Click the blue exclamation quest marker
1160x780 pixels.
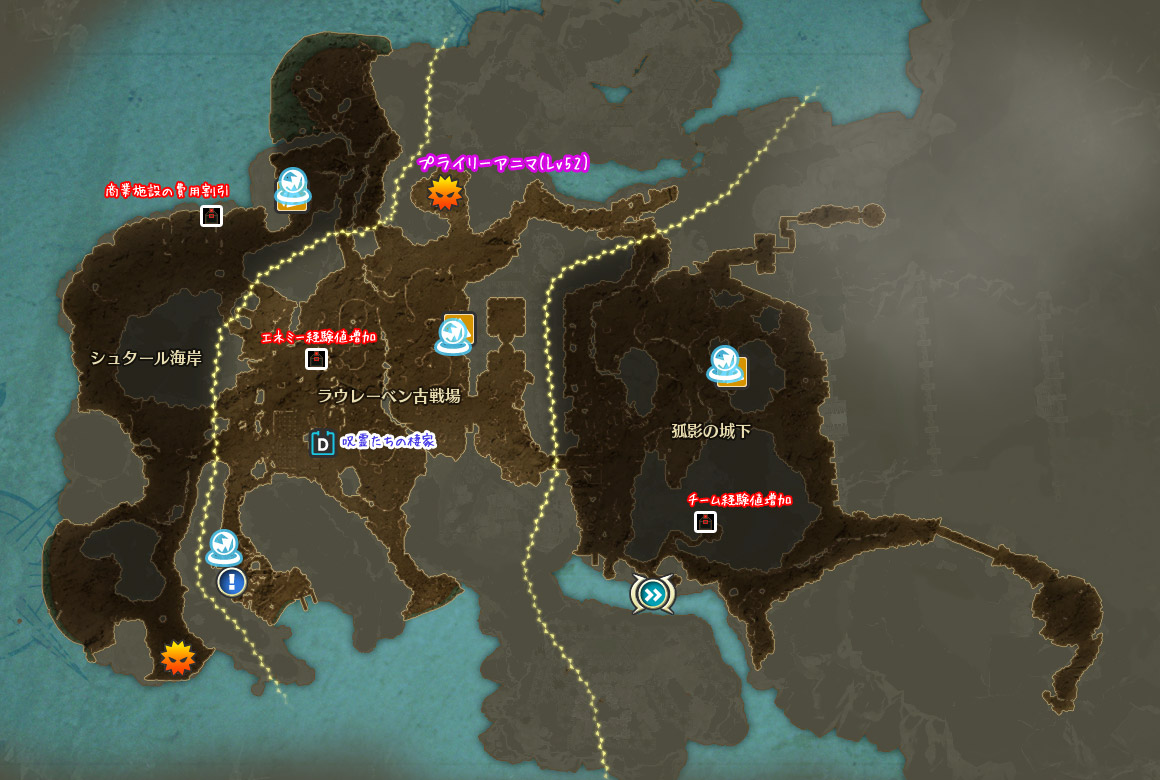coord(232,581)
